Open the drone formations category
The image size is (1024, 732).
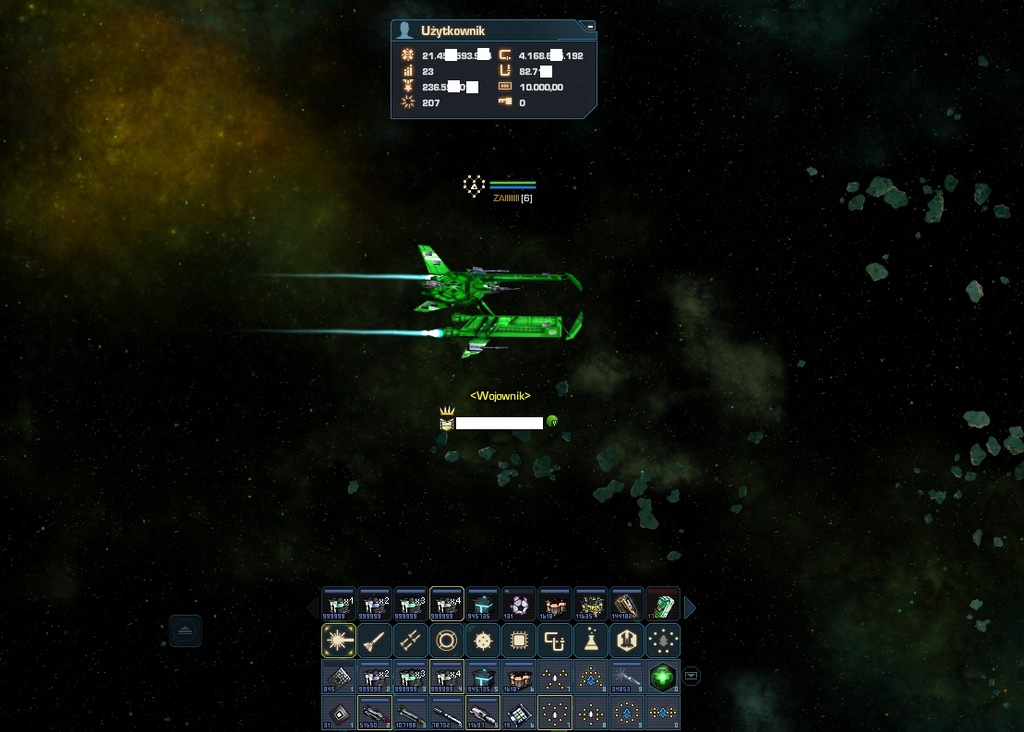tap(663, 640)
